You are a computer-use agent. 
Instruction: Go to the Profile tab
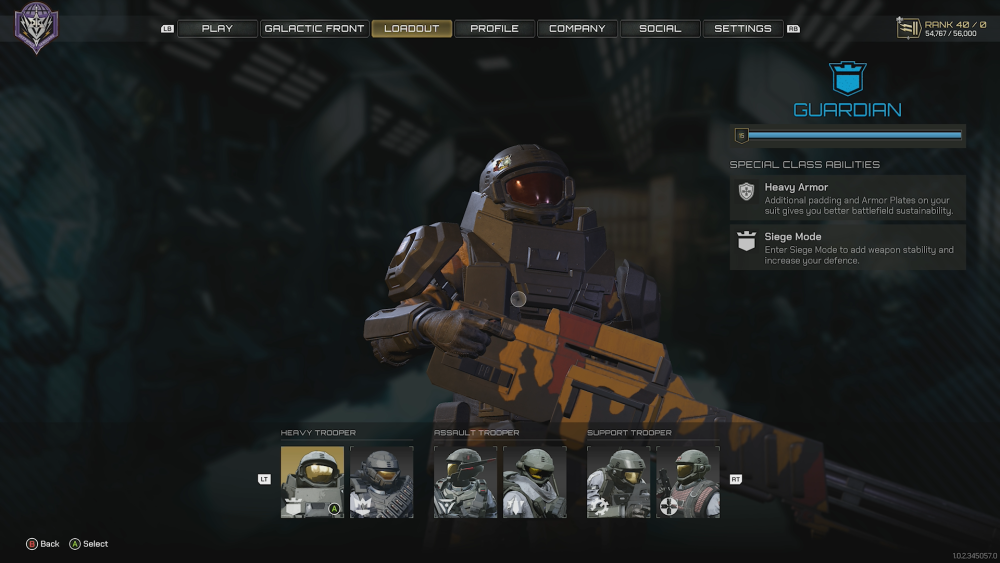[494, 29]
